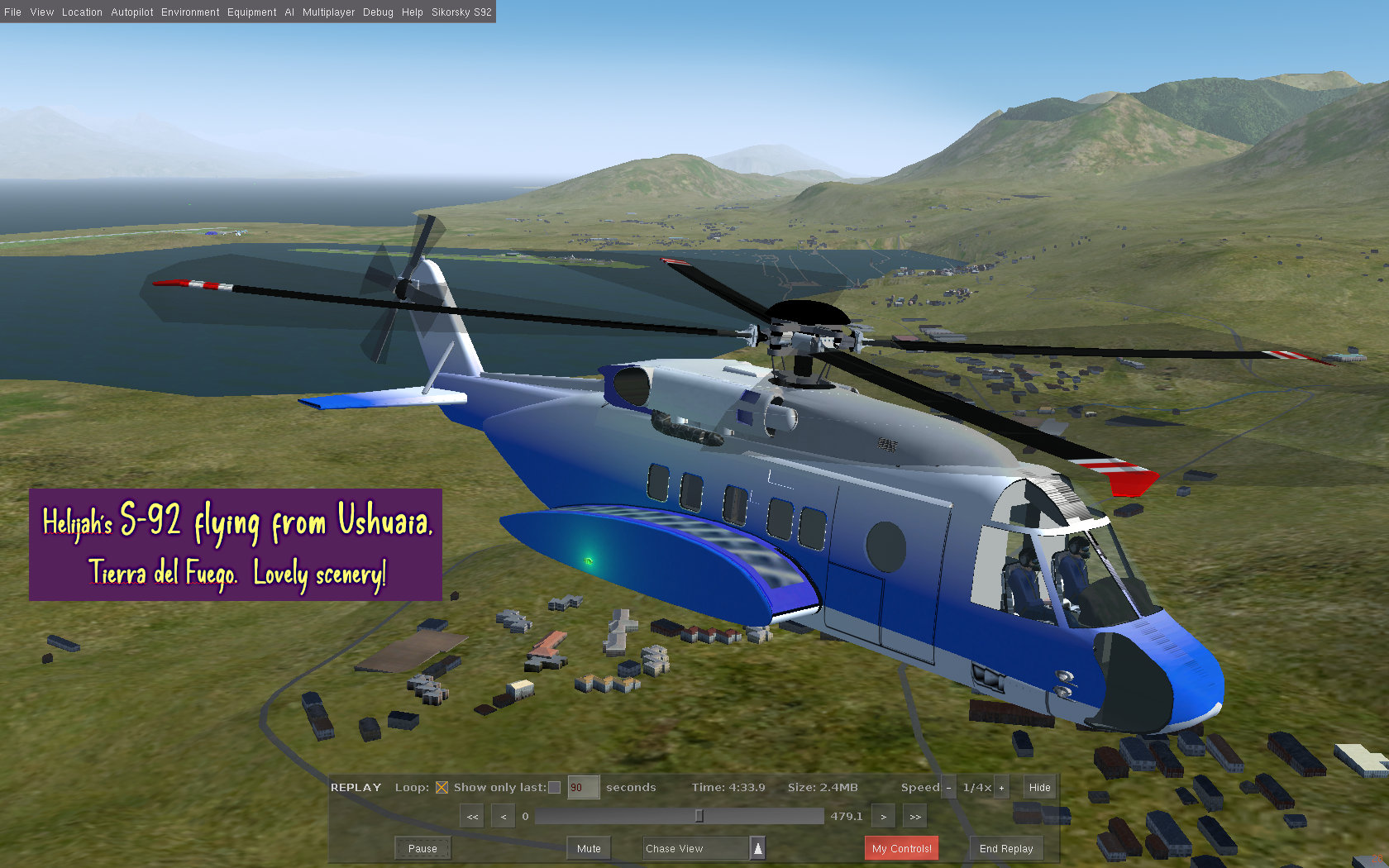Open the Multiplayer menu
The height and width of the screenshot is (868, 1389).
tap(328, 12)
